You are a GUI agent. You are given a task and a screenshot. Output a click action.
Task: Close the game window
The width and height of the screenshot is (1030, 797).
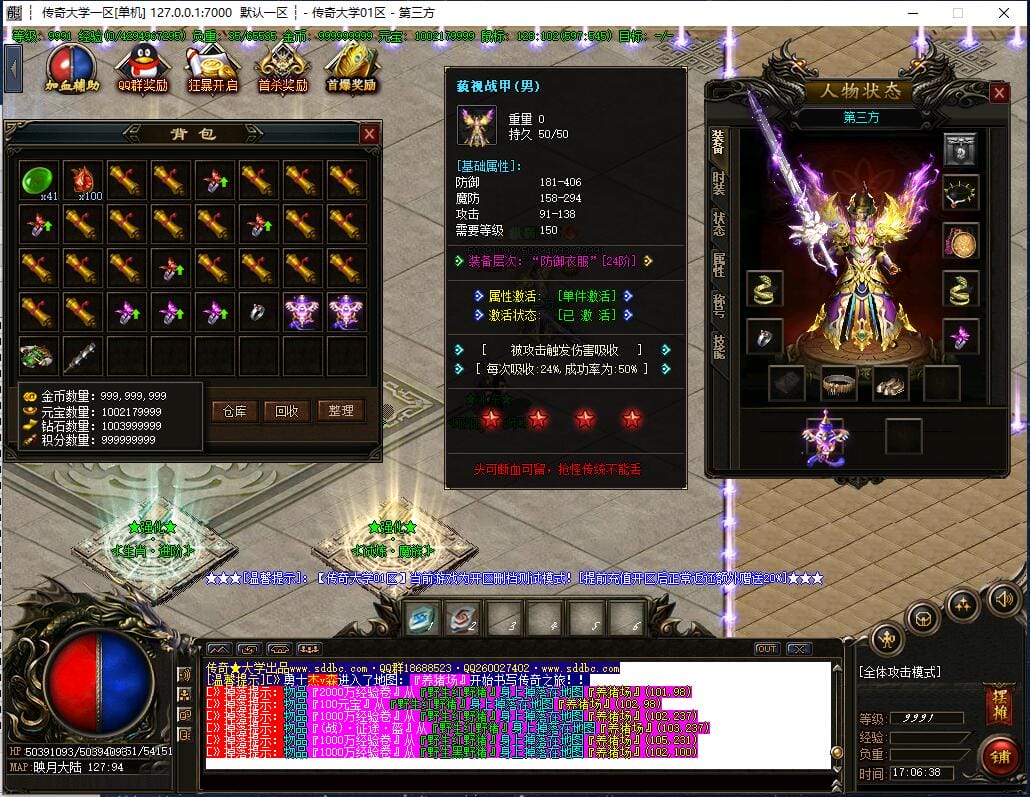[x=1004, y=13]
